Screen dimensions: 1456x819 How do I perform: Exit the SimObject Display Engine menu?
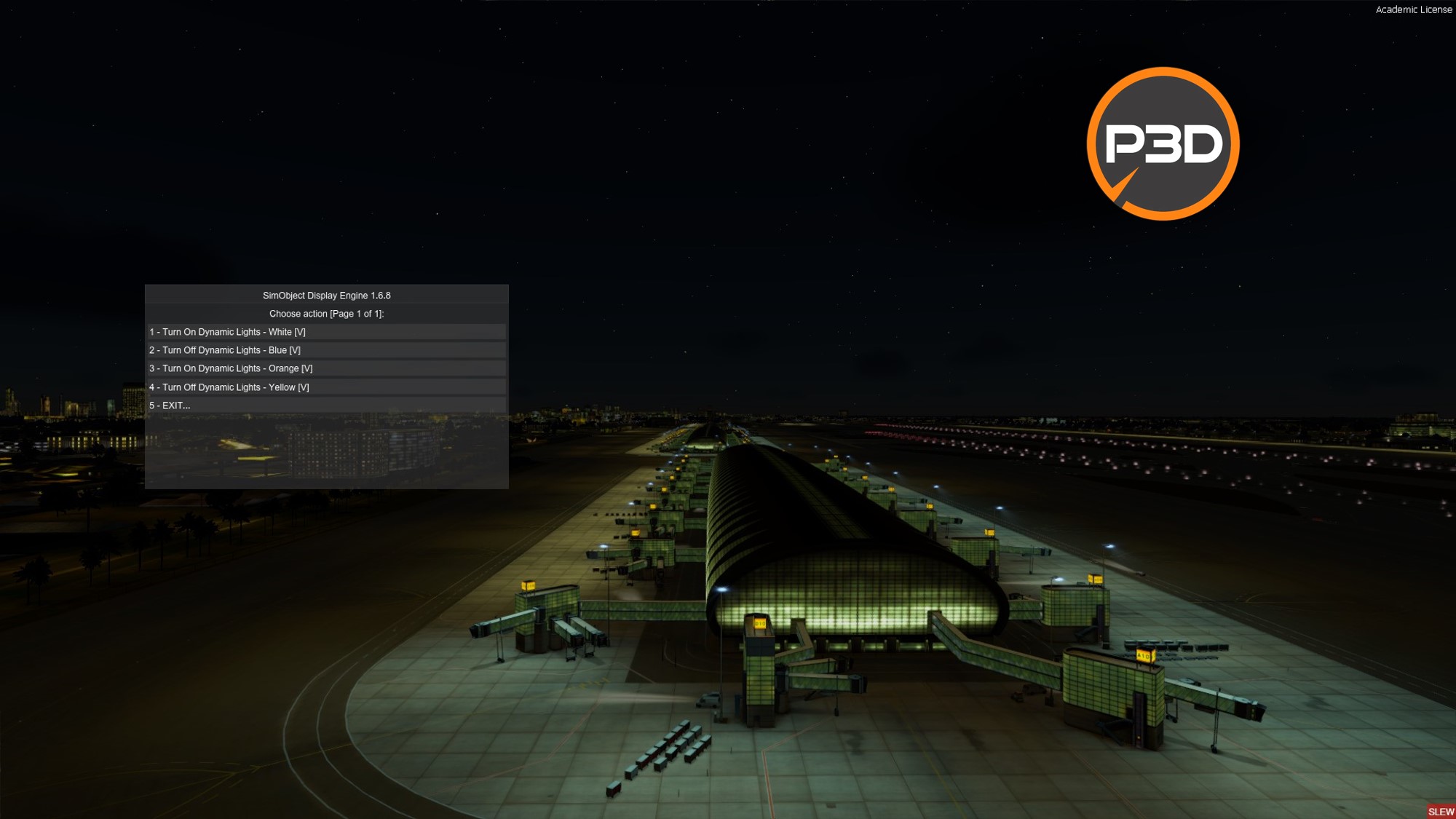coord(170,405)
